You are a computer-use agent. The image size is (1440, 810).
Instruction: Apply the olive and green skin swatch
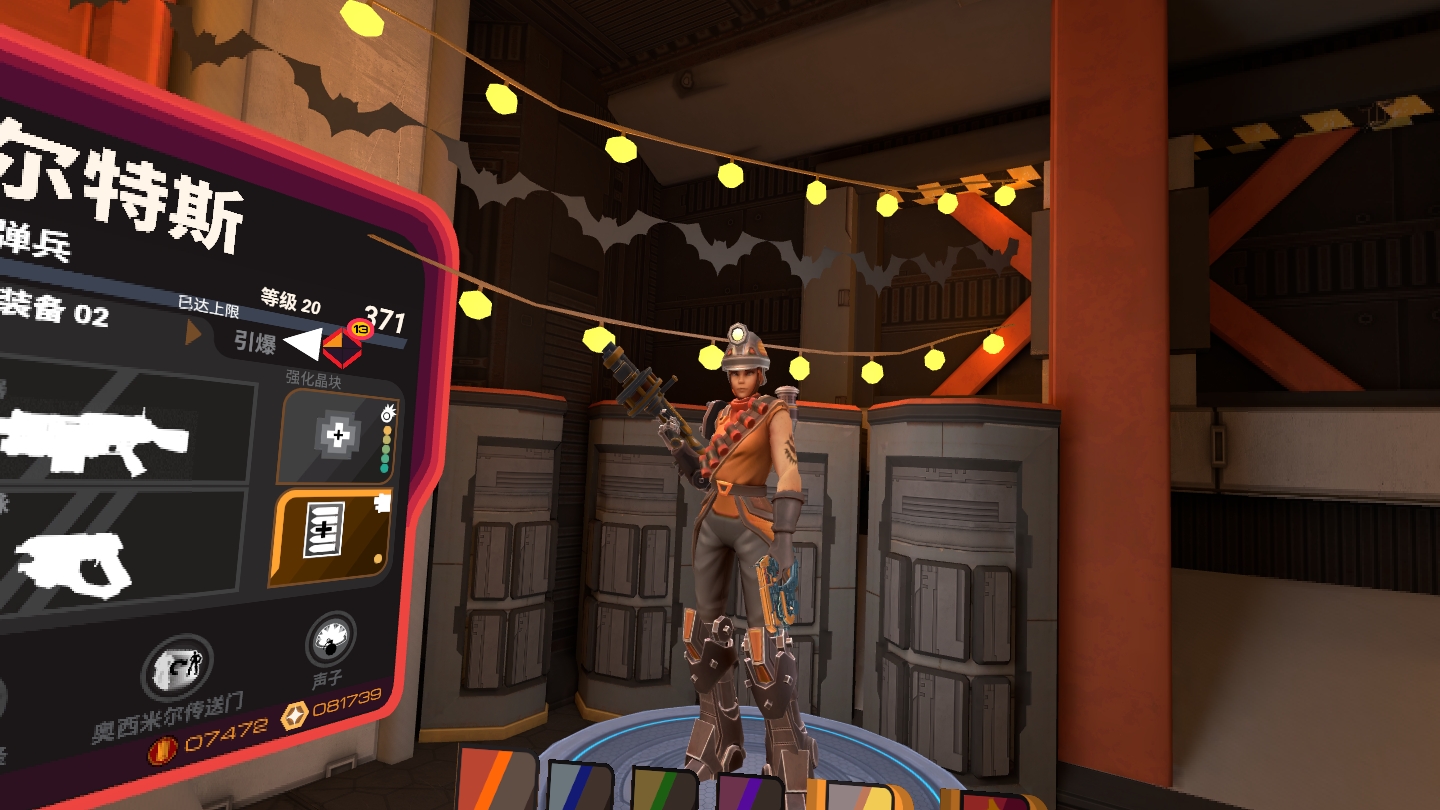click(663, 790)
